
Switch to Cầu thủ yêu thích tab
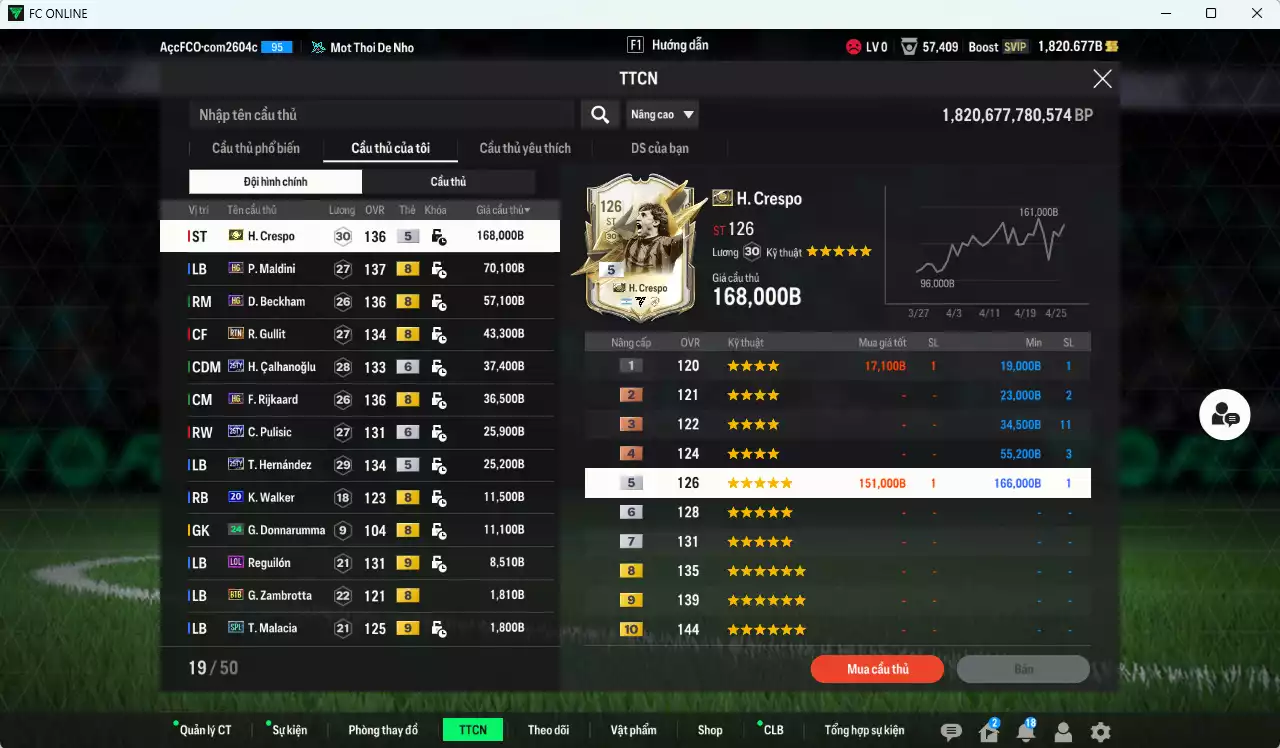click(x=525, y=149)
